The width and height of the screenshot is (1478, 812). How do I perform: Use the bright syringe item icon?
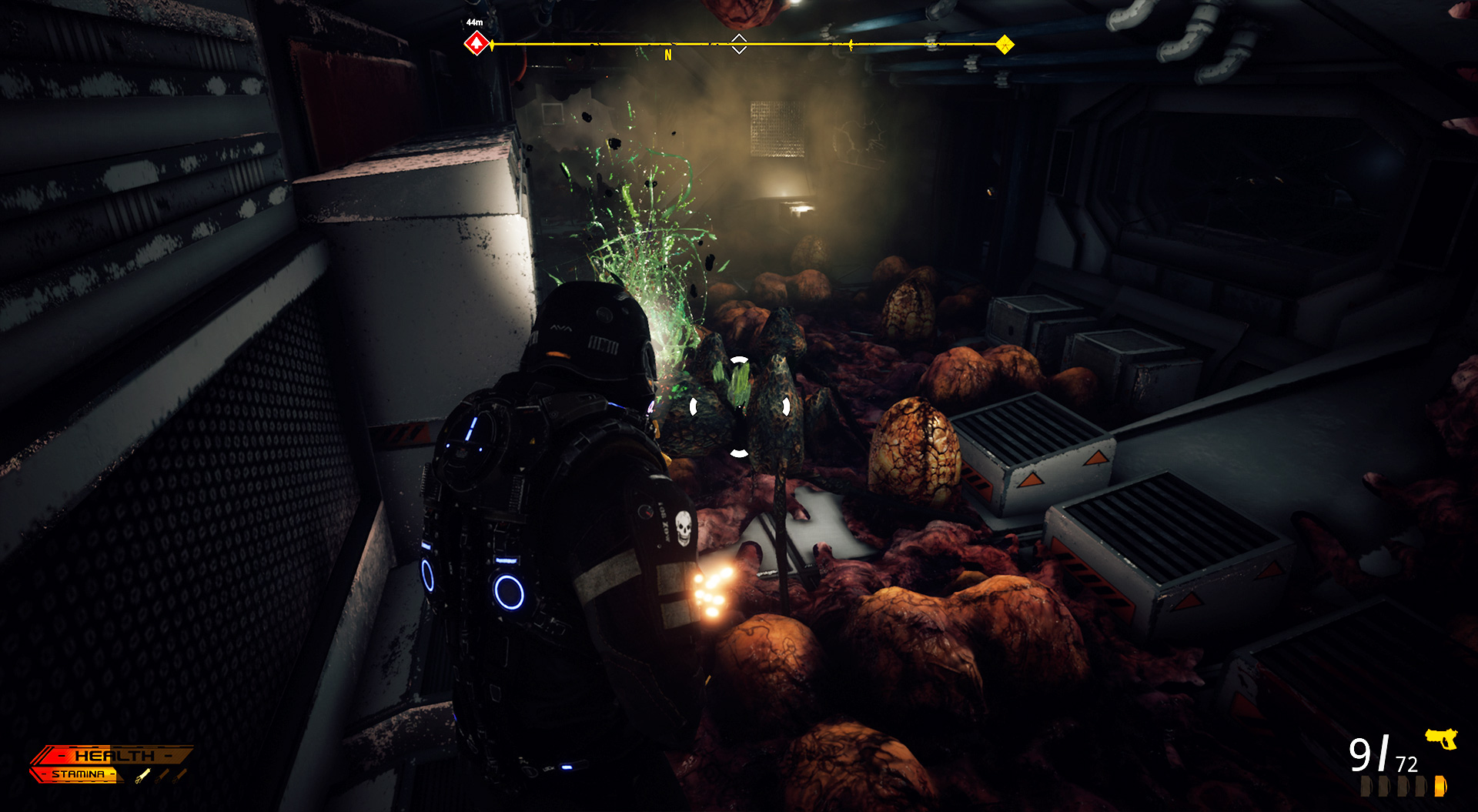(x=142, y=775)
